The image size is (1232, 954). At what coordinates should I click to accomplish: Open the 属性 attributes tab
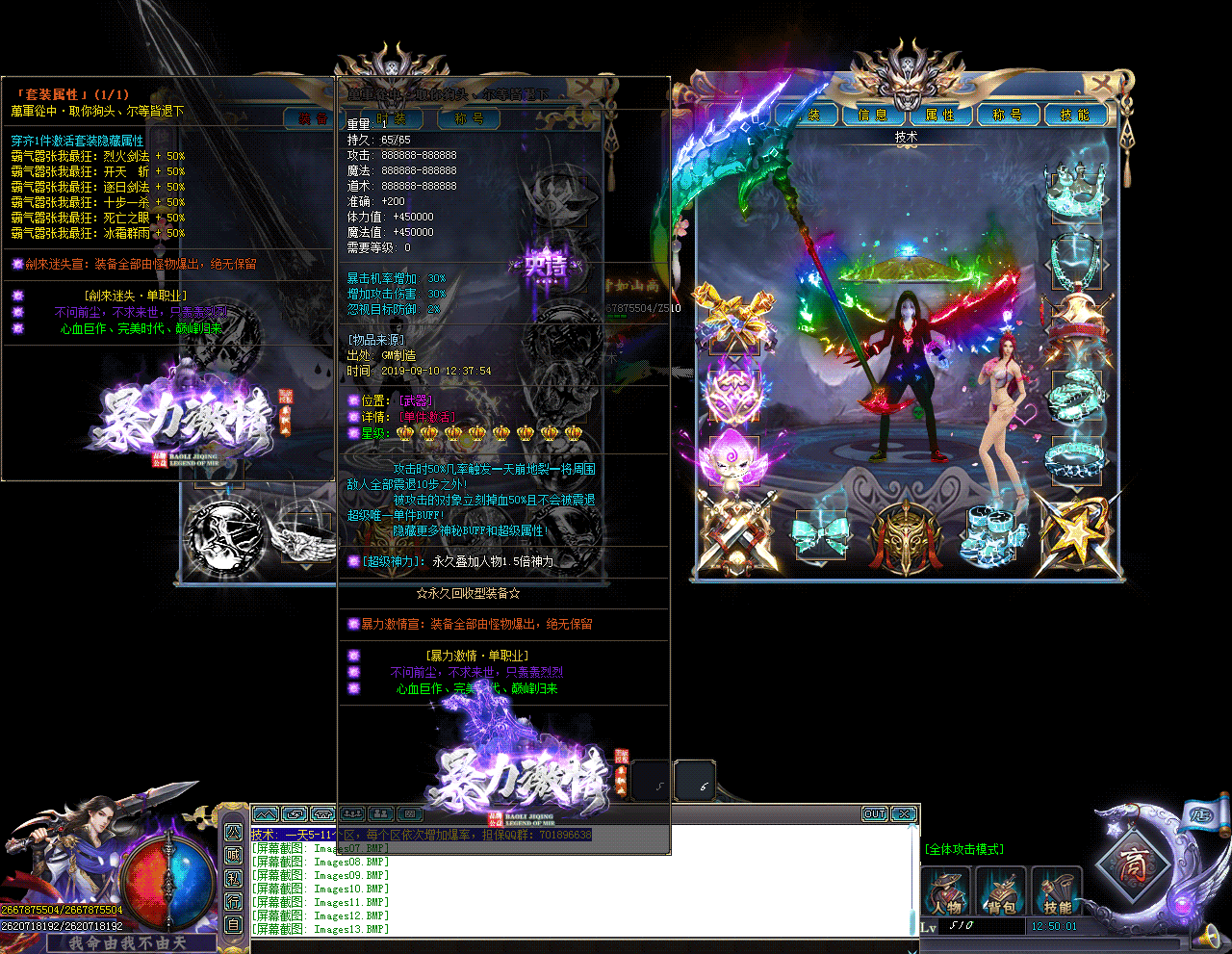(x=940, y=116)
